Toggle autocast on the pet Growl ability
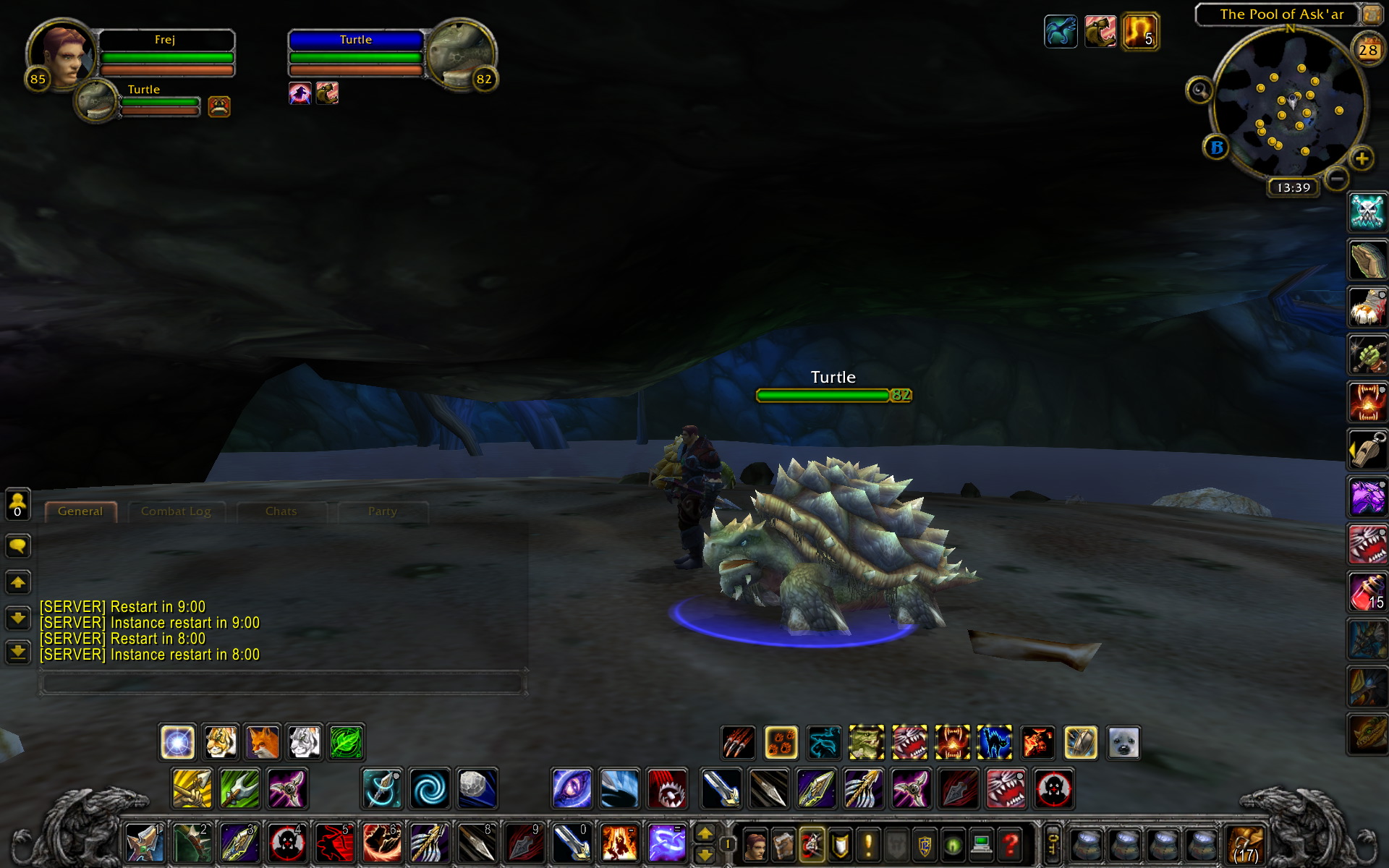 coord(909,741)
